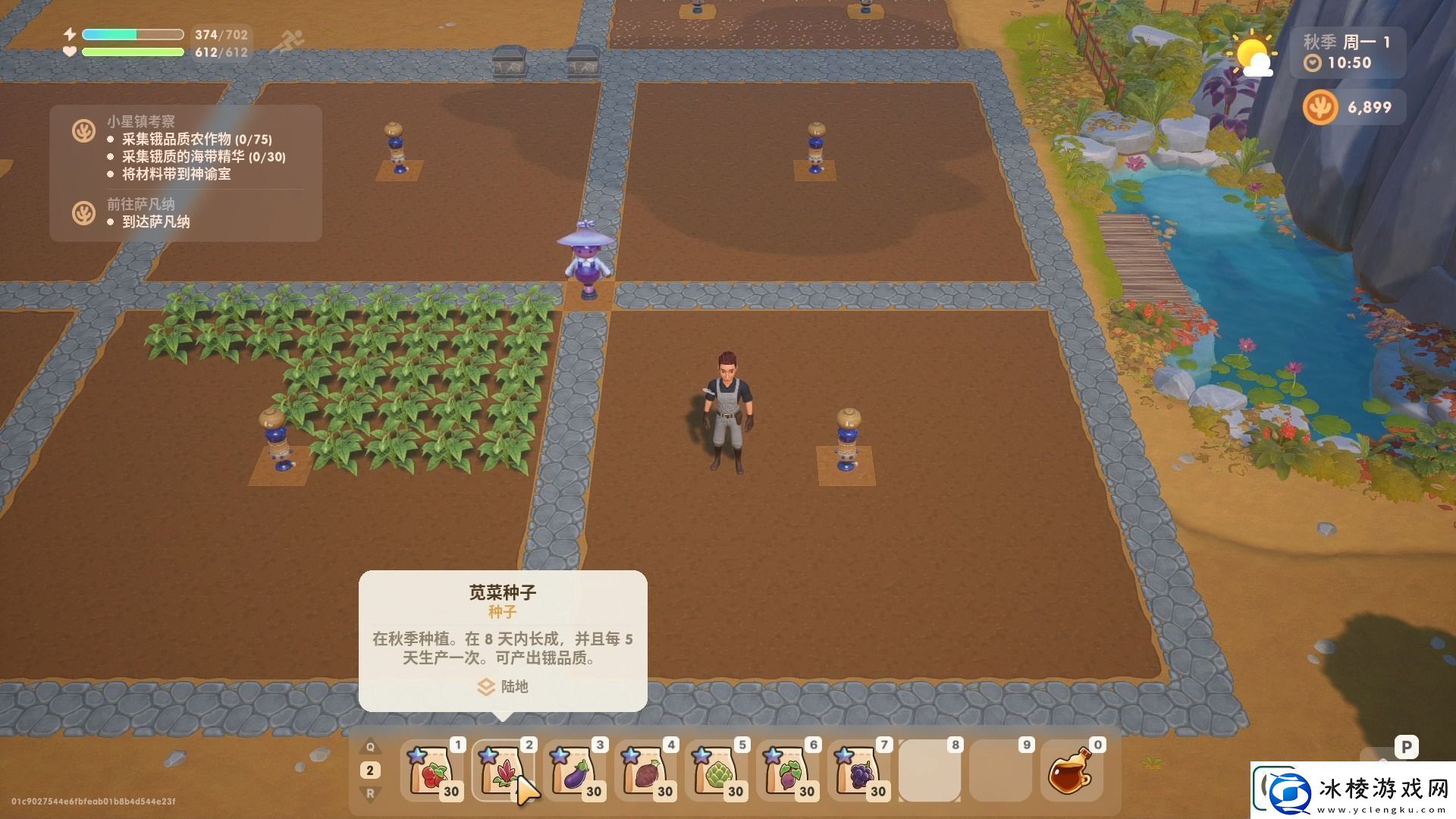Screen dimensions: 1456x819
Task: Click the coin currency icon
Action: coord(1320,108)
